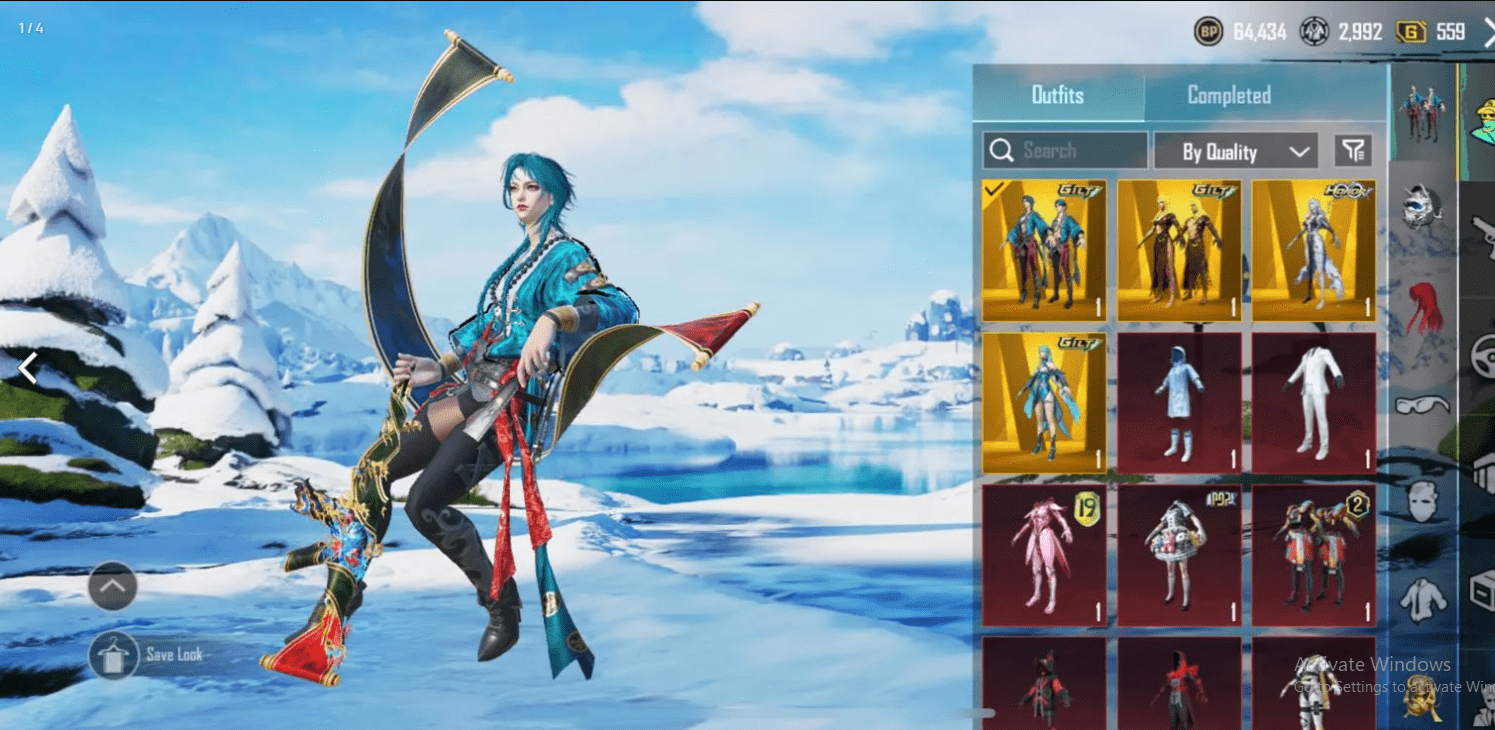The width and height of the screenshot is (1495, 730).
Task: Select the white HOOK outfit thumbnail
Action: tap(1313, 250)
